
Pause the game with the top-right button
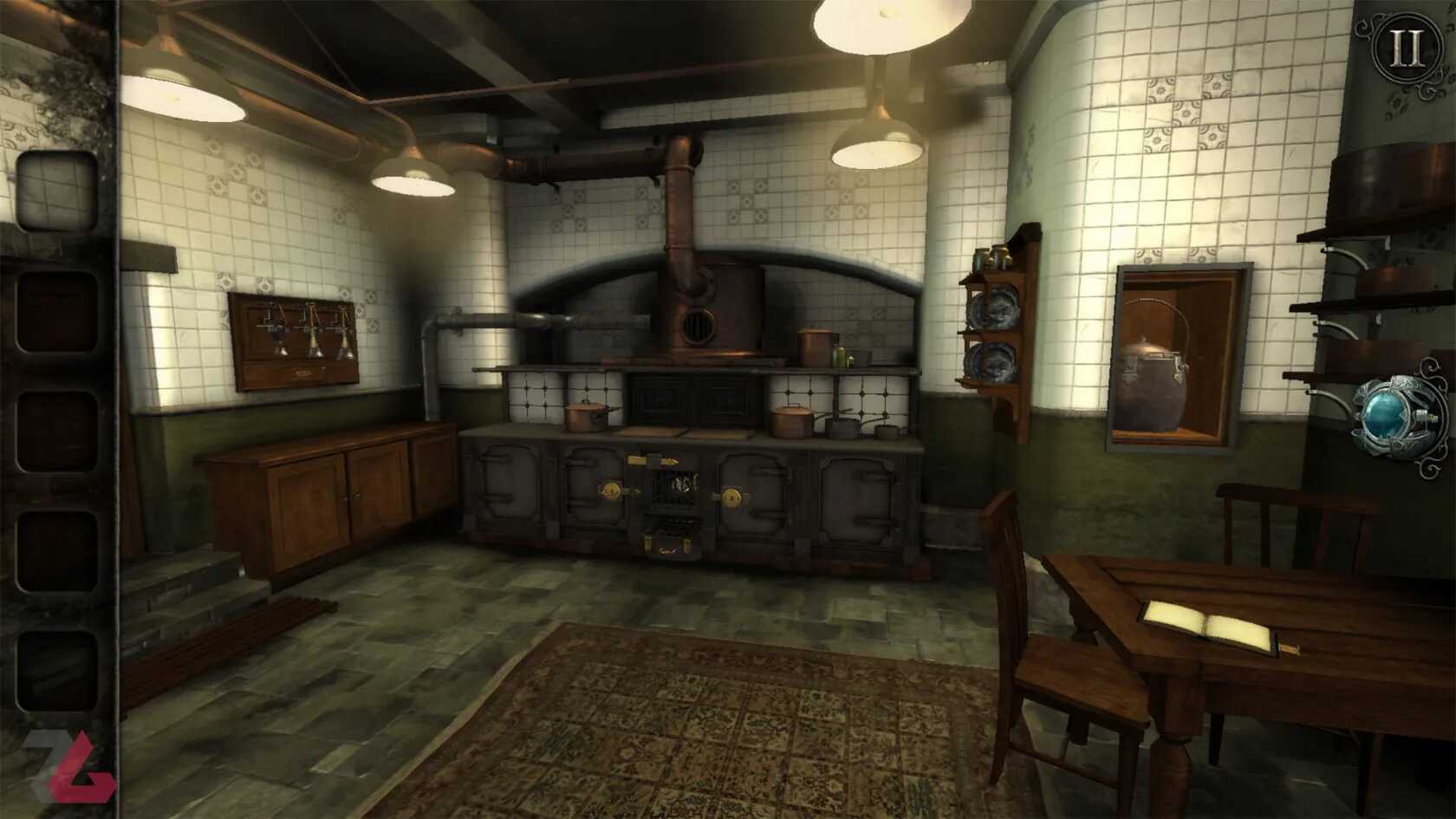[x=1405, y=49]
